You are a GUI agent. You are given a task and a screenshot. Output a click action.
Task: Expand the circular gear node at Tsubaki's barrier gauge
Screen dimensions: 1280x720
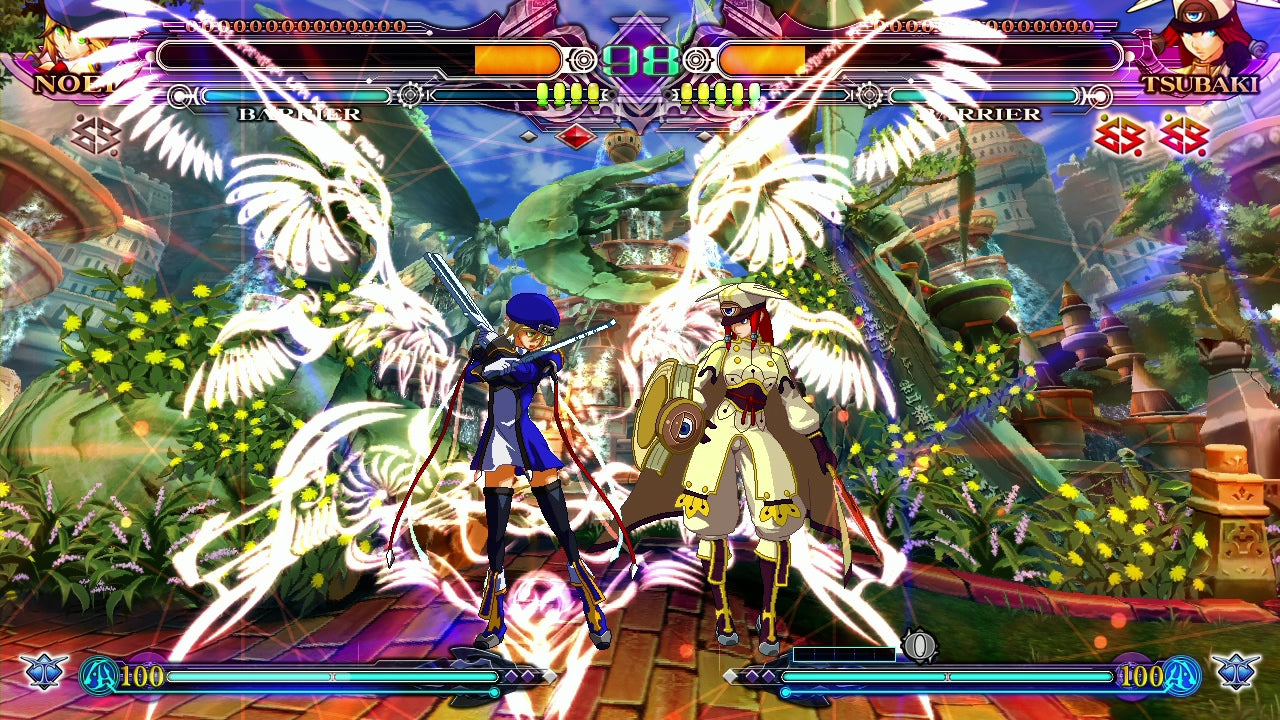click(x=870, y=95)
